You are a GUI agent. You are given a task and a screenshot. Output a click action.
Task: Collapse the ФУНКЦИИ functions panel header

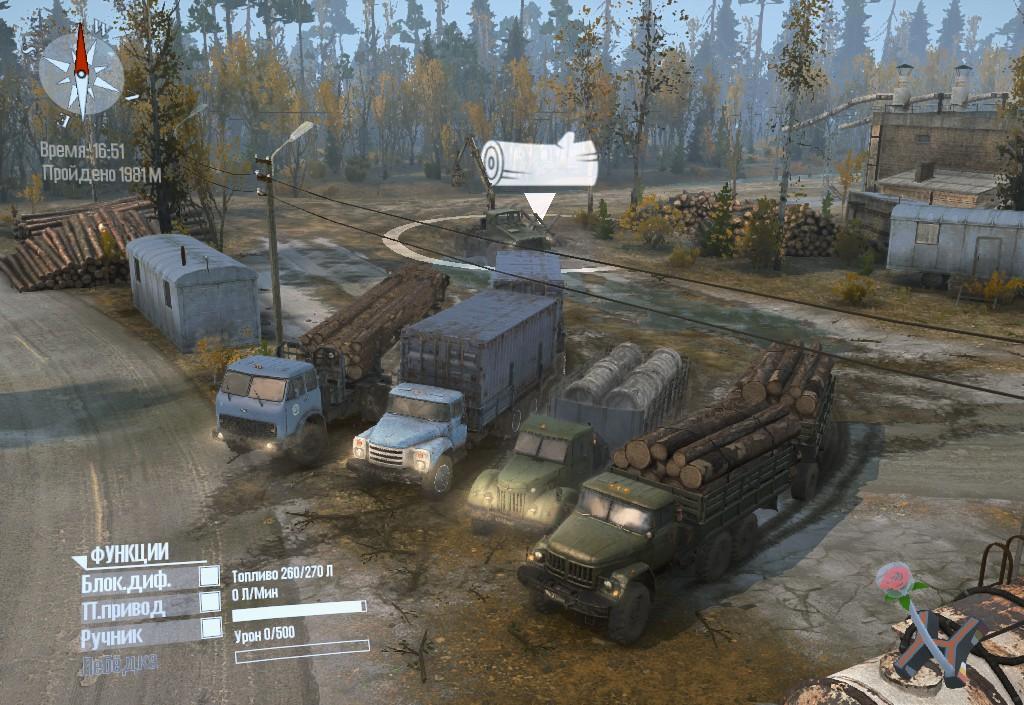click(128, 553)
